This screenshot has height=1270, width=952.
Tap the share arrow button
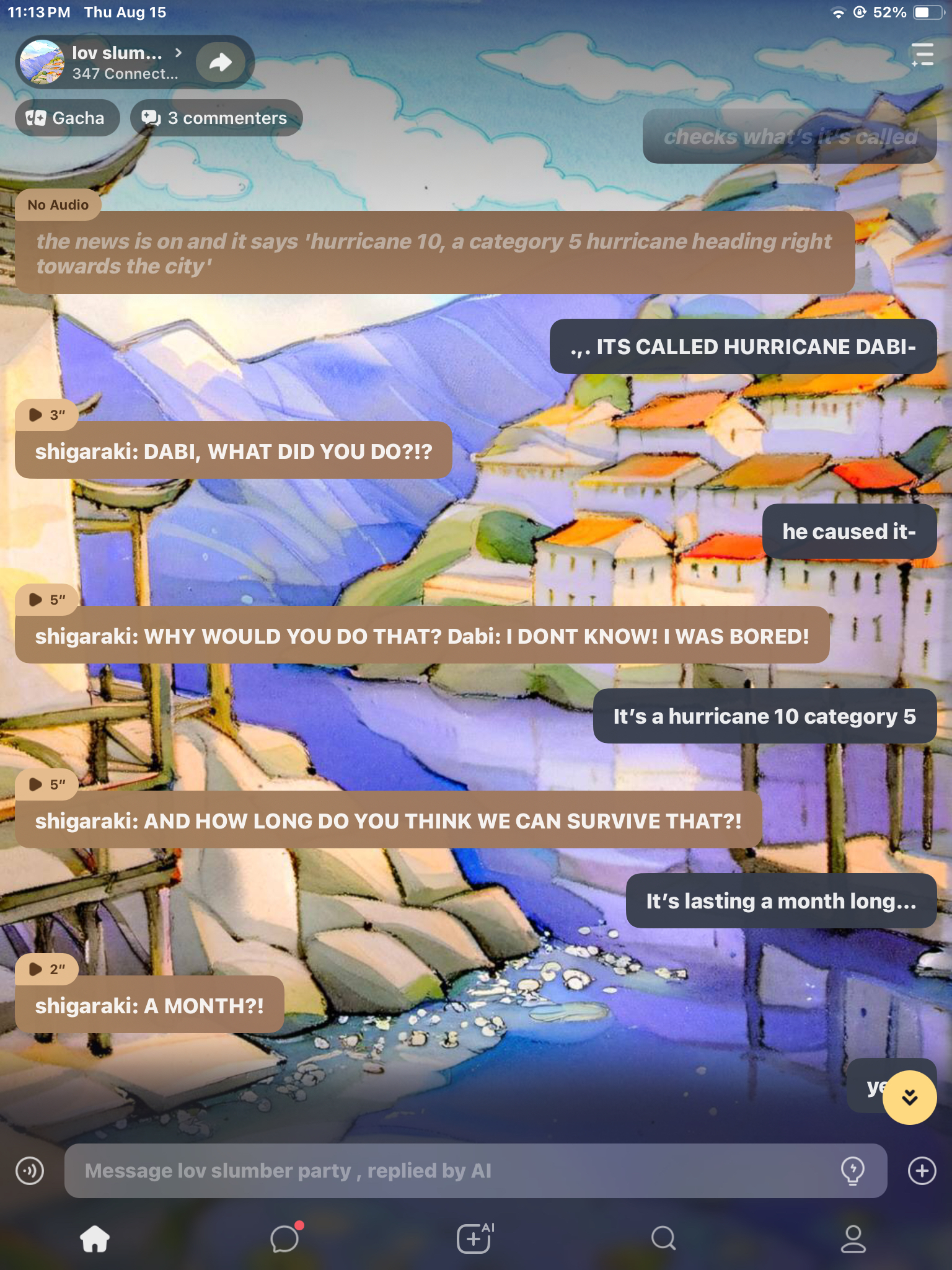pyautogui.click(x=220, y=62)
